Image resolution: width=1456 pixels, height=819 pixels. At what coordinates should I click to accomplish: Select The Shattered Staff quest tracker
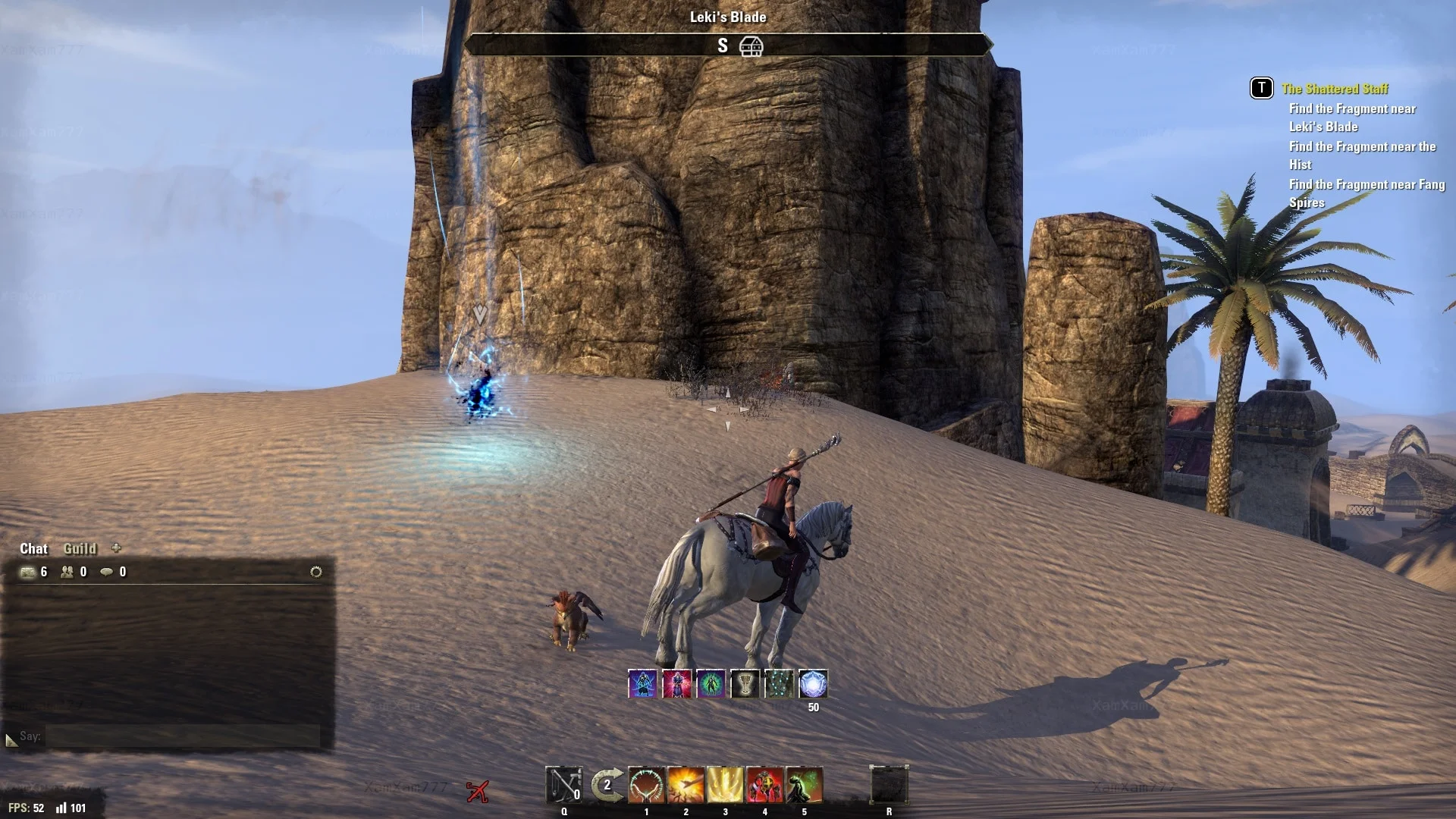point(1335,89)
